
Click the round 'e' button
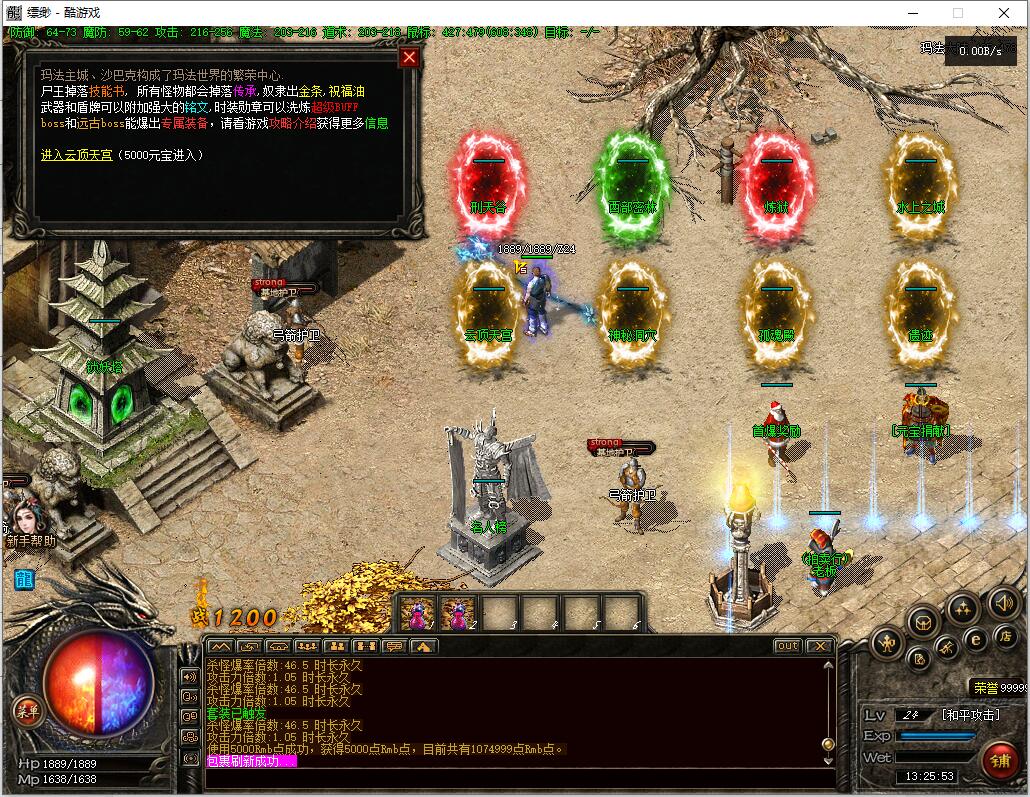click(x=975, y=639)
